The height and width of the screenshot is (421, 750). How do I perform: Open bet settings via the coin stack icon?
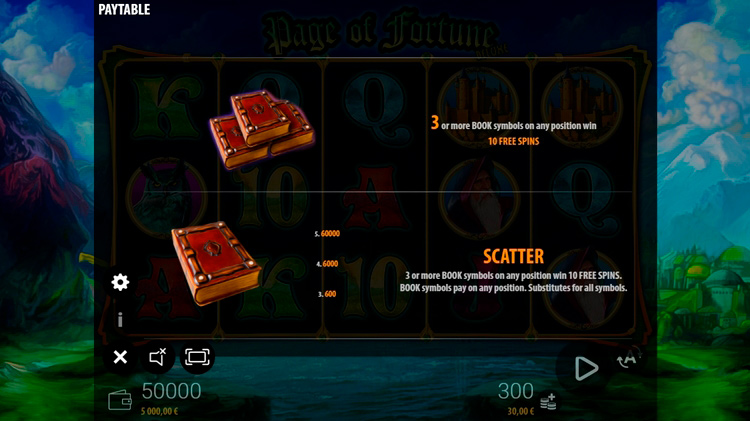coord(548,402)
